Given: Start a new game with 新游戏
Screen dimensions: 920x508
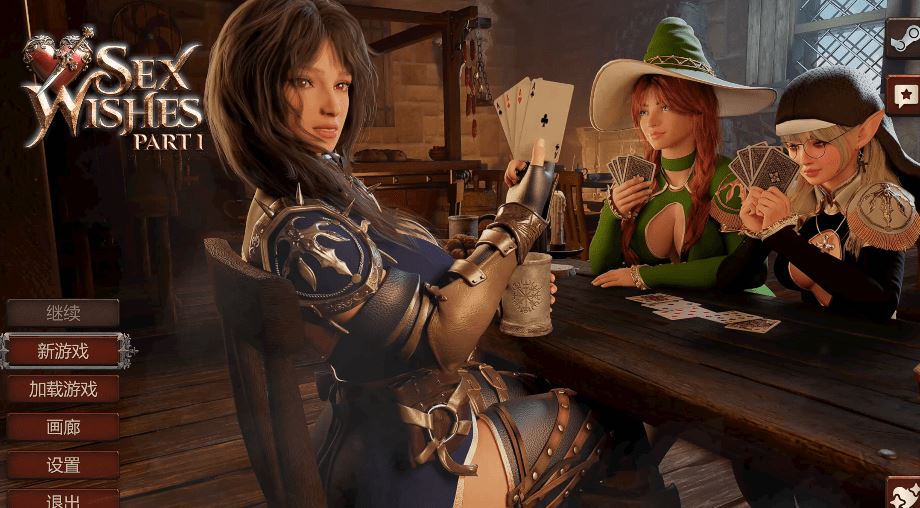Looking at the screenshot, I should (x=63, y=351).
